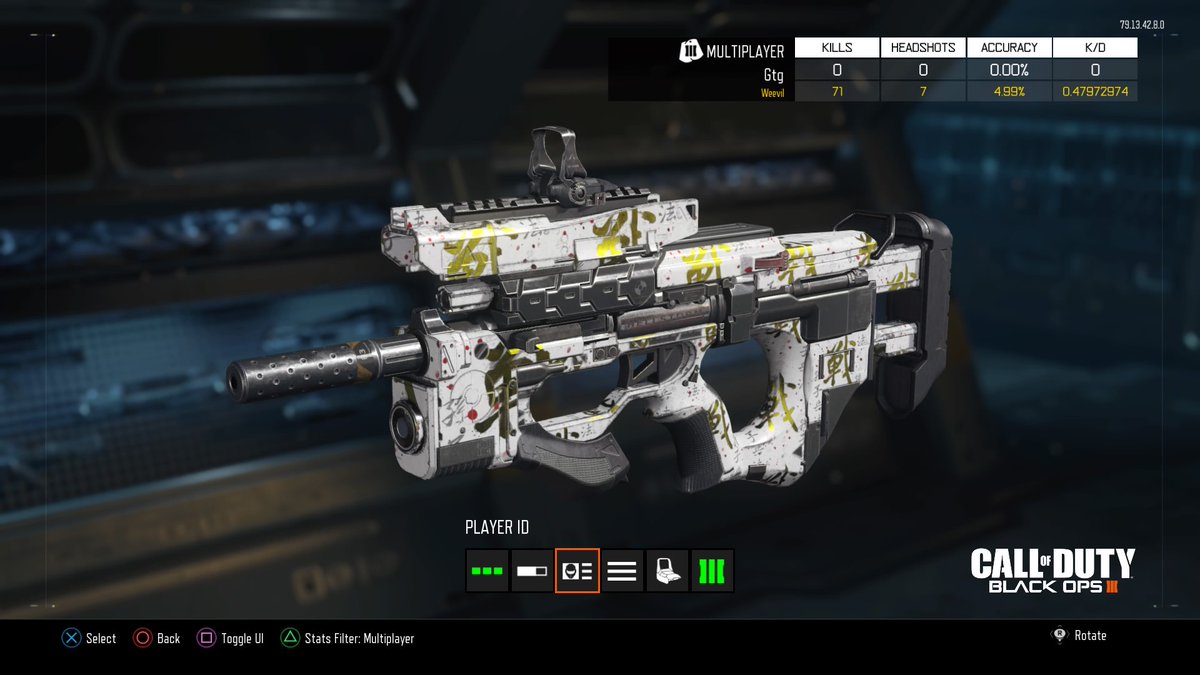This screenshot has width=1200, height=675.
Task: Select the three green squares icon
Action: click(487, 571)
